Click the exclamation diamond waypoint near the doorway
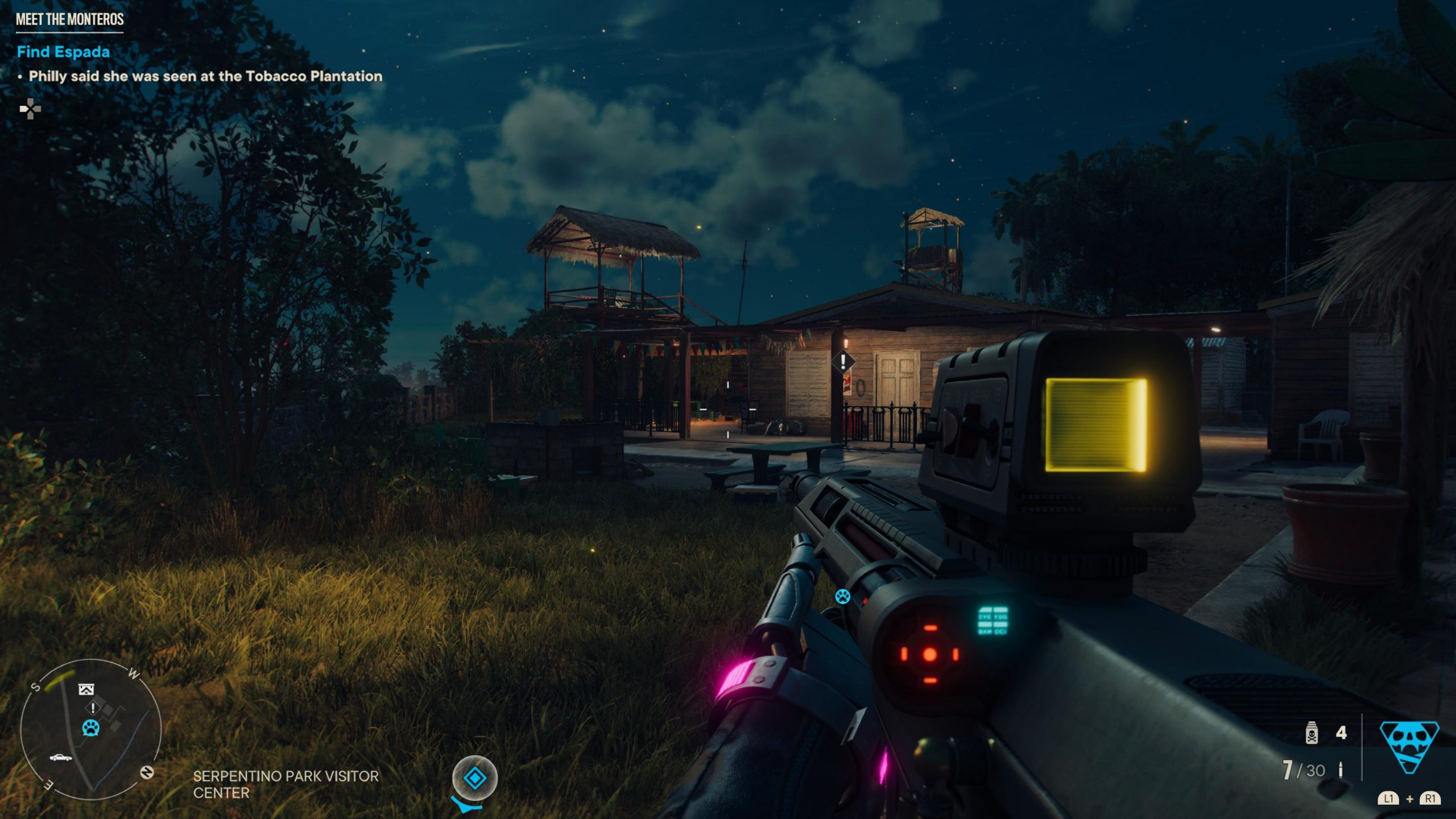 (x=843, y=362)
